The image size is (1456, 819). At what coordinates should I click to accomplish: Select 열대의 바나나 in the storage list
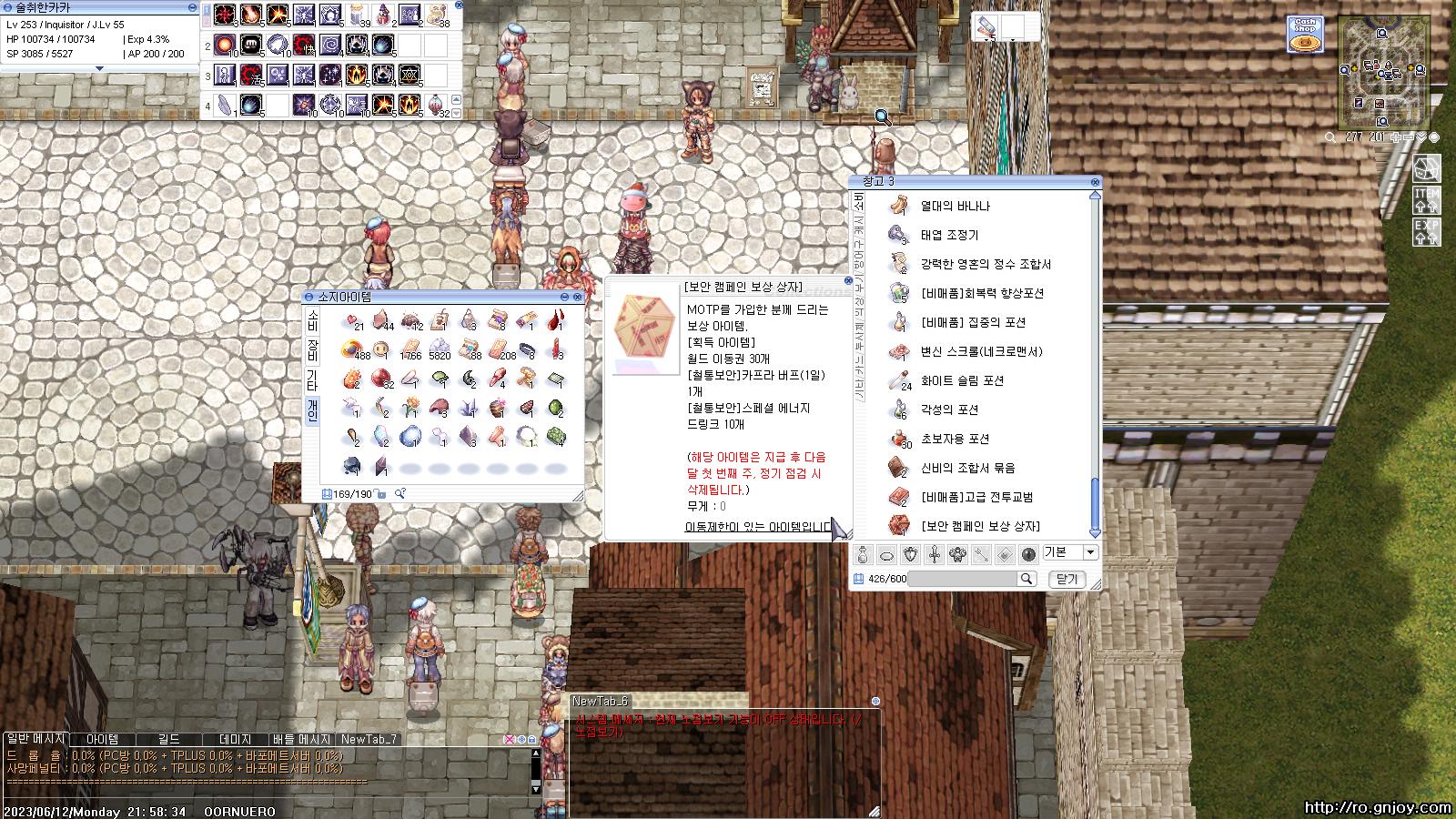955,207
